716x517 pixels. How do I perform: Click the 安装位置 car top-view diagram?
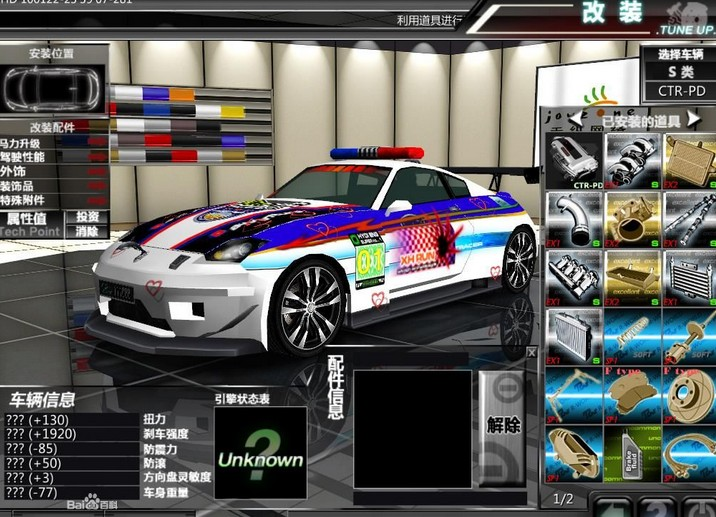coord(52,90)
